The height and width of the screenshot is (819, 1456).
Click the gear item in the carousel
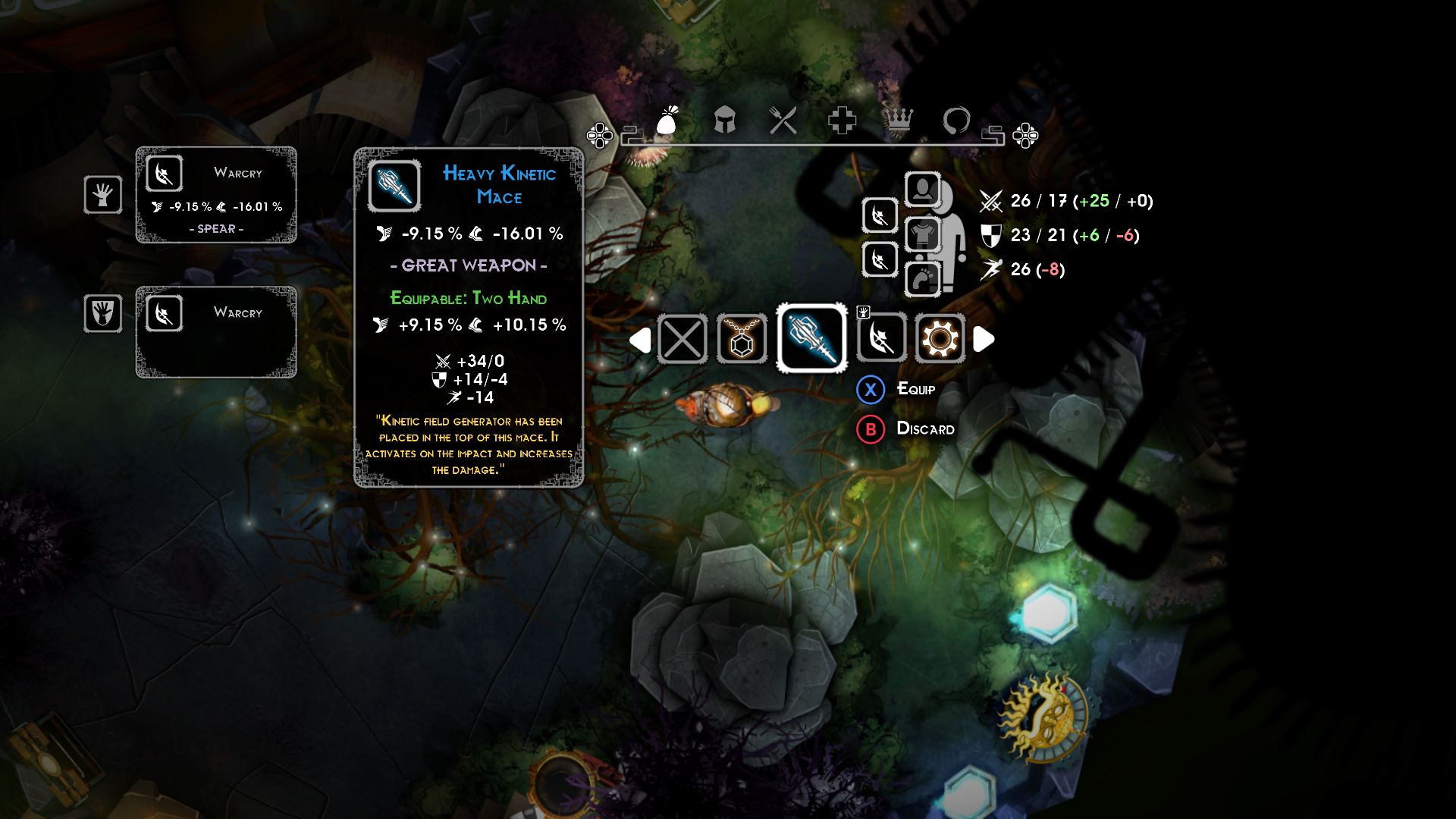pyautogui.click(x=940, y=340)
